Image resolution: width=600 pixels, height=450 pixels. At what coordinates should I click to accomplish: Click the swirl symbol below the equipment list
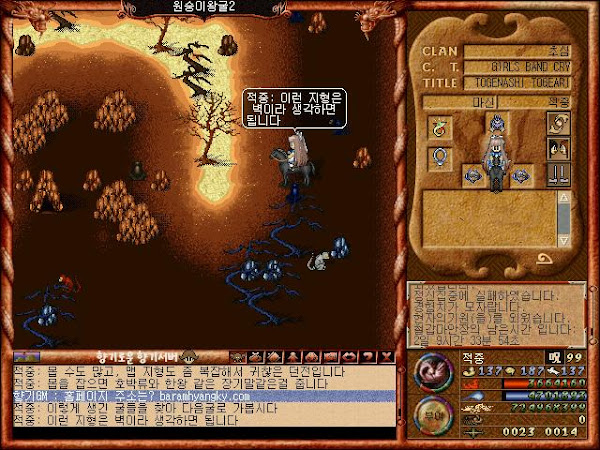pos(547,259)
